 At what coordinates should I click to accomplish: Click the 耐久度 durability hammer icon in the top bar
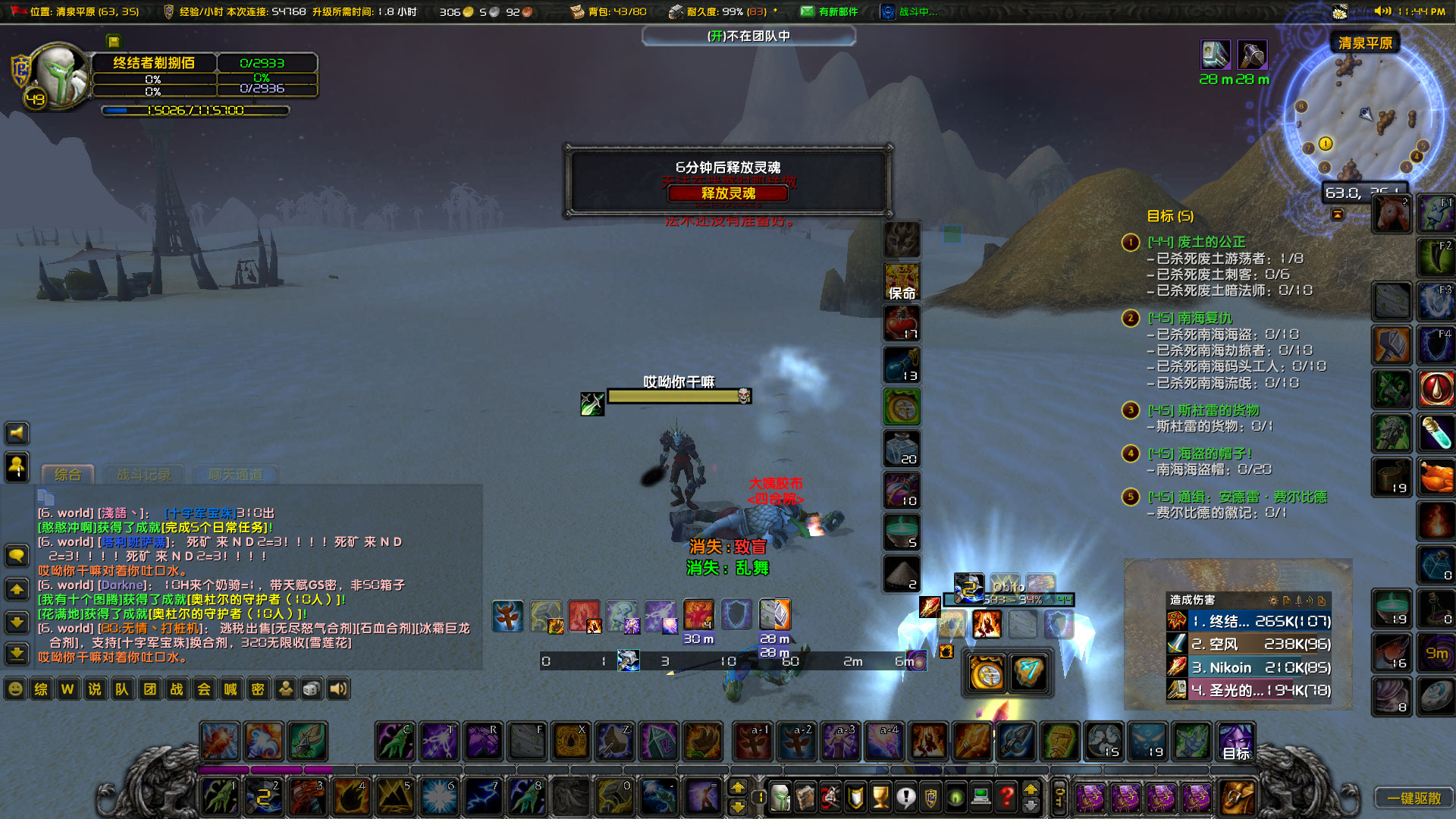[676, 11]
